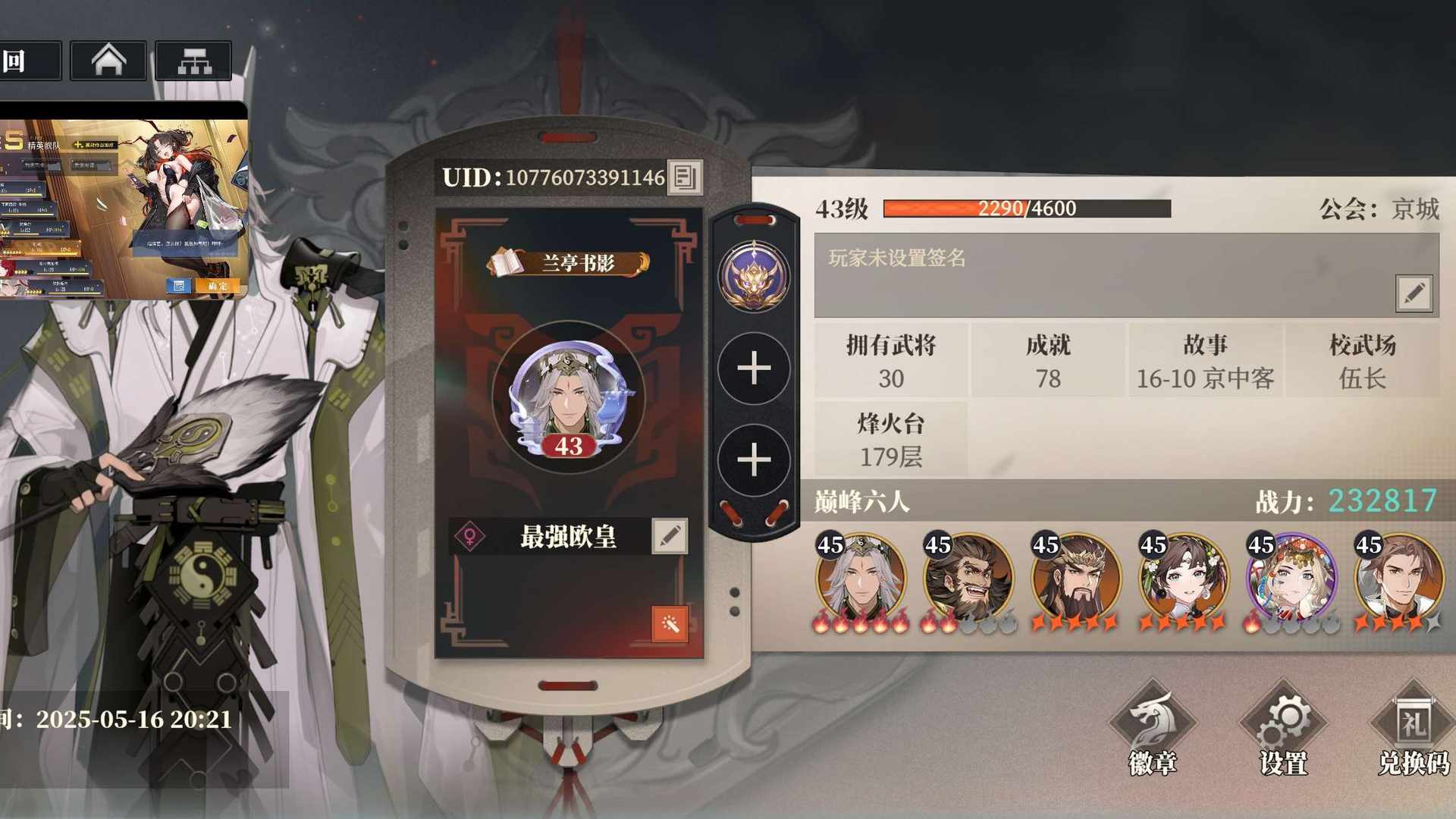
Task: Copy the UID with the copy icon
Action: (x=684, y=177)
